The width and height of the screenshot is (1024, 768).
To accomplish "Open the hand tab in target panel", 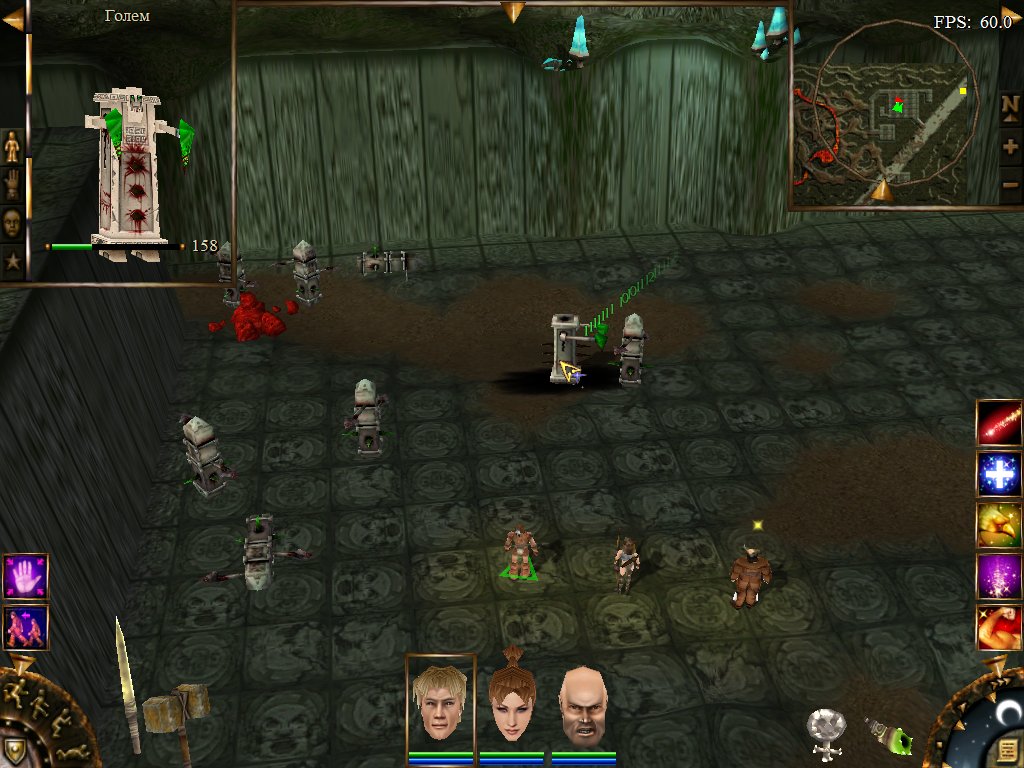I will coord(12,185).
